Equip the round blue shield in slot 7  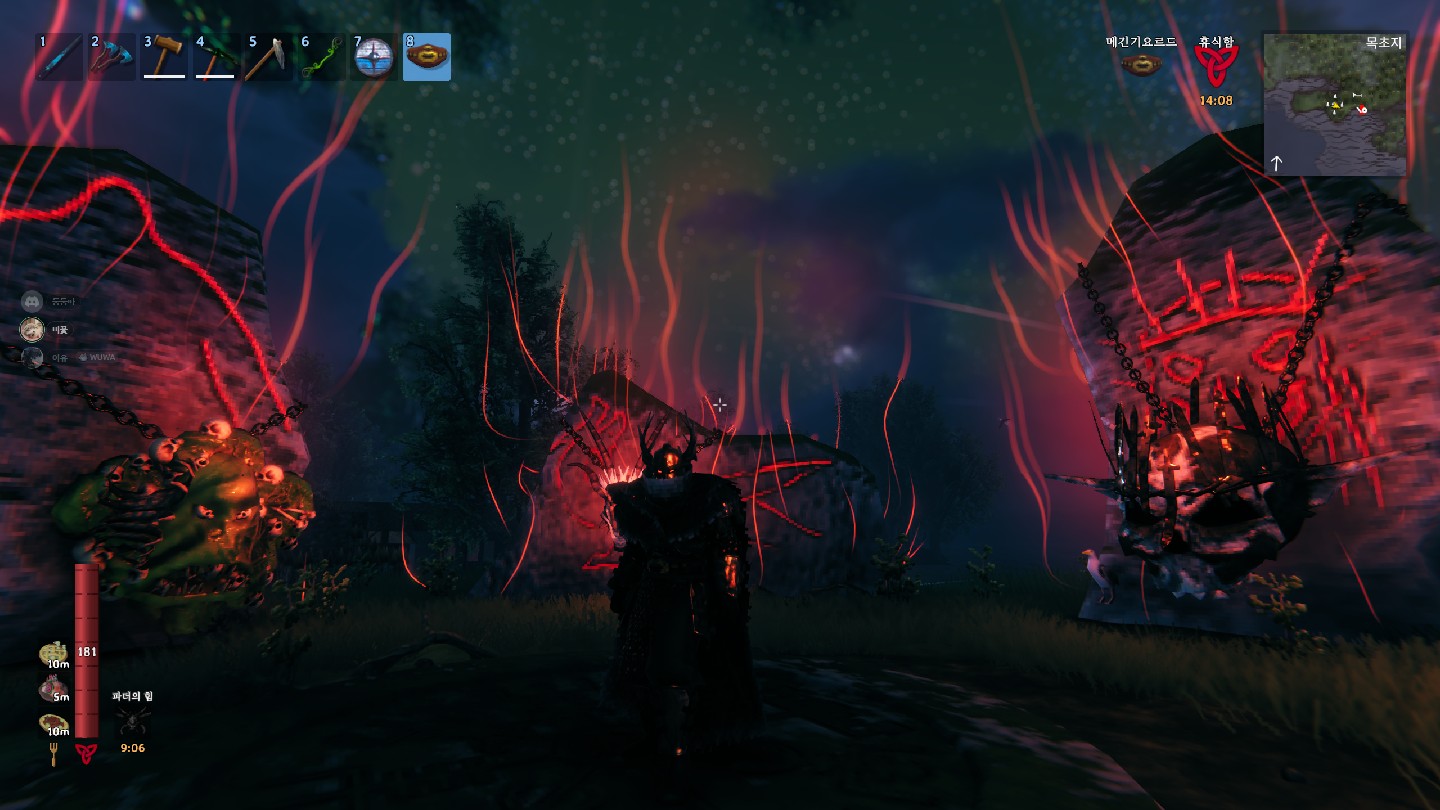(374, 57)
